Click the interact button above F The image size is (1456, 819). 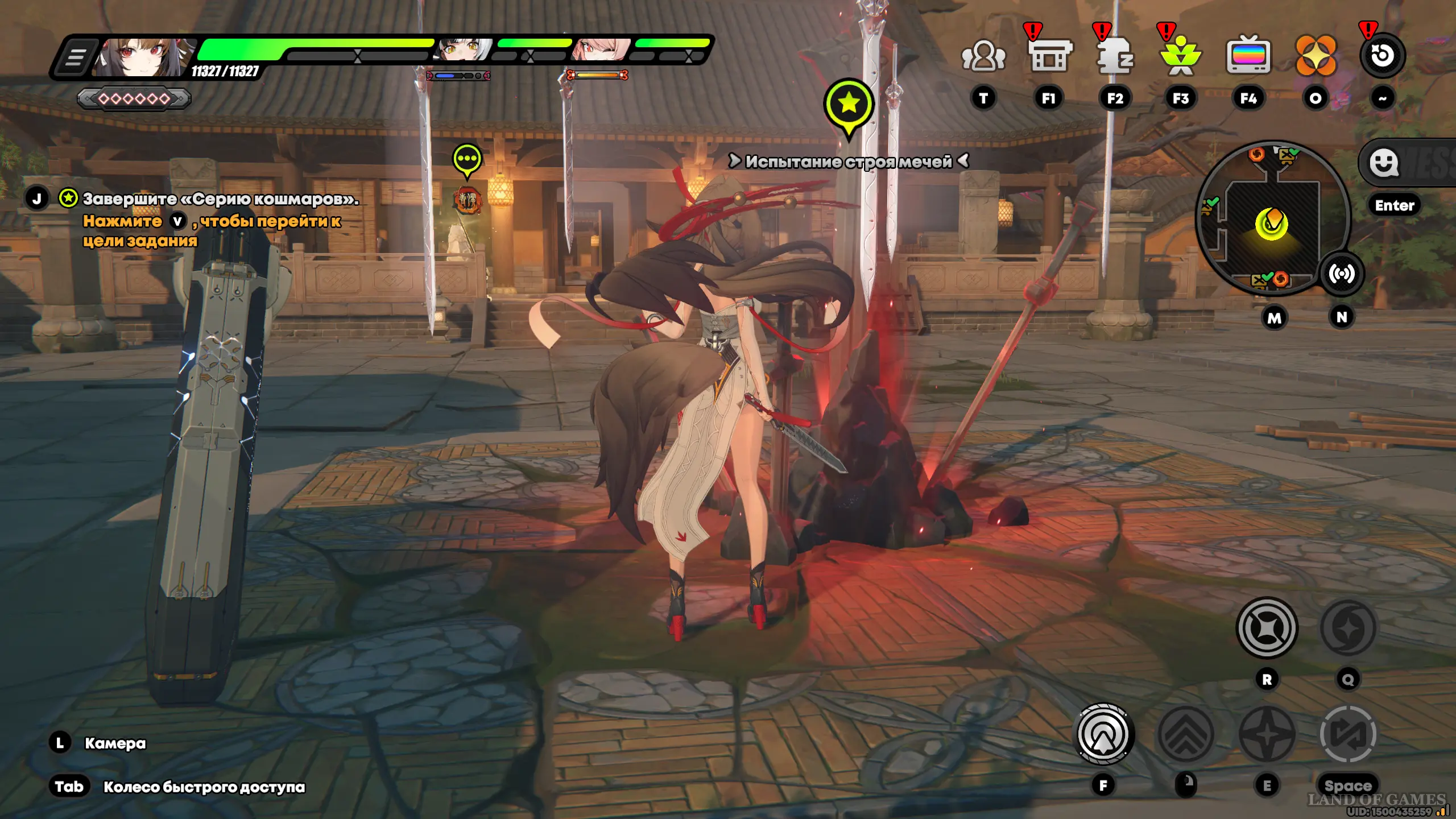pyautogui.click(x=1103, y=734)
